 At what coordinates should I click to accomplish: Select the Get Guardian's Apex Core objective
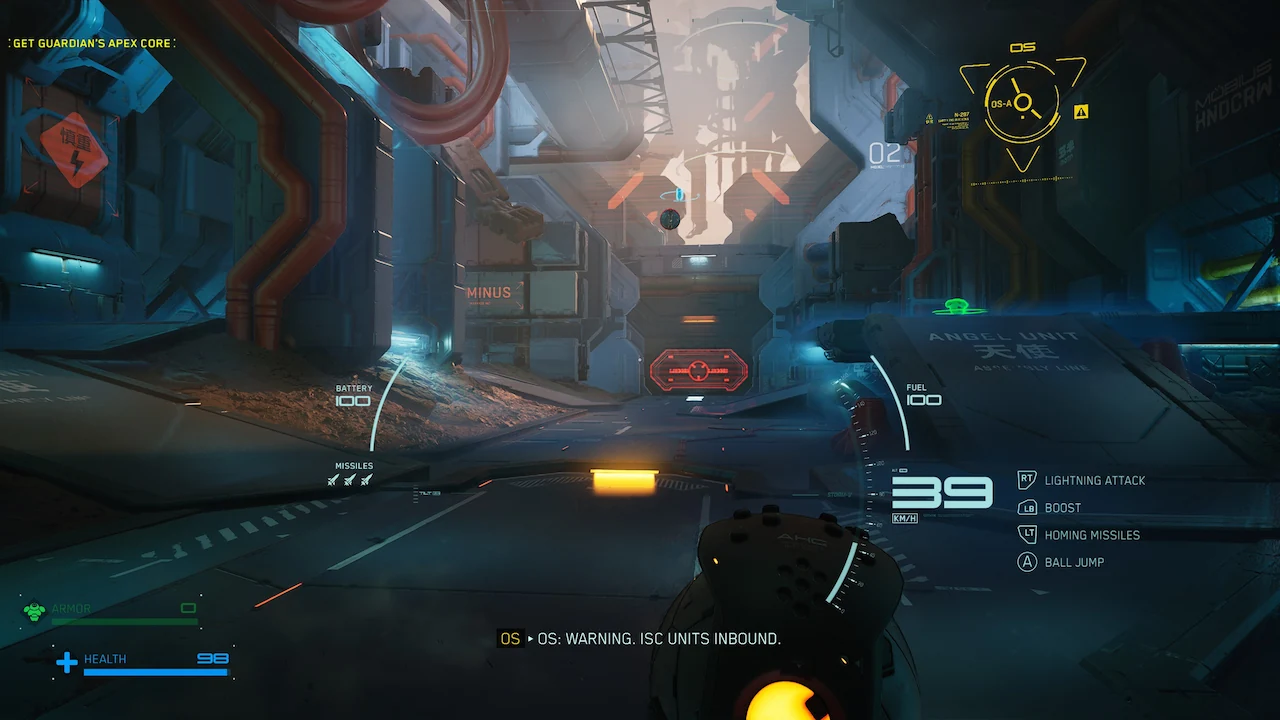91,43
